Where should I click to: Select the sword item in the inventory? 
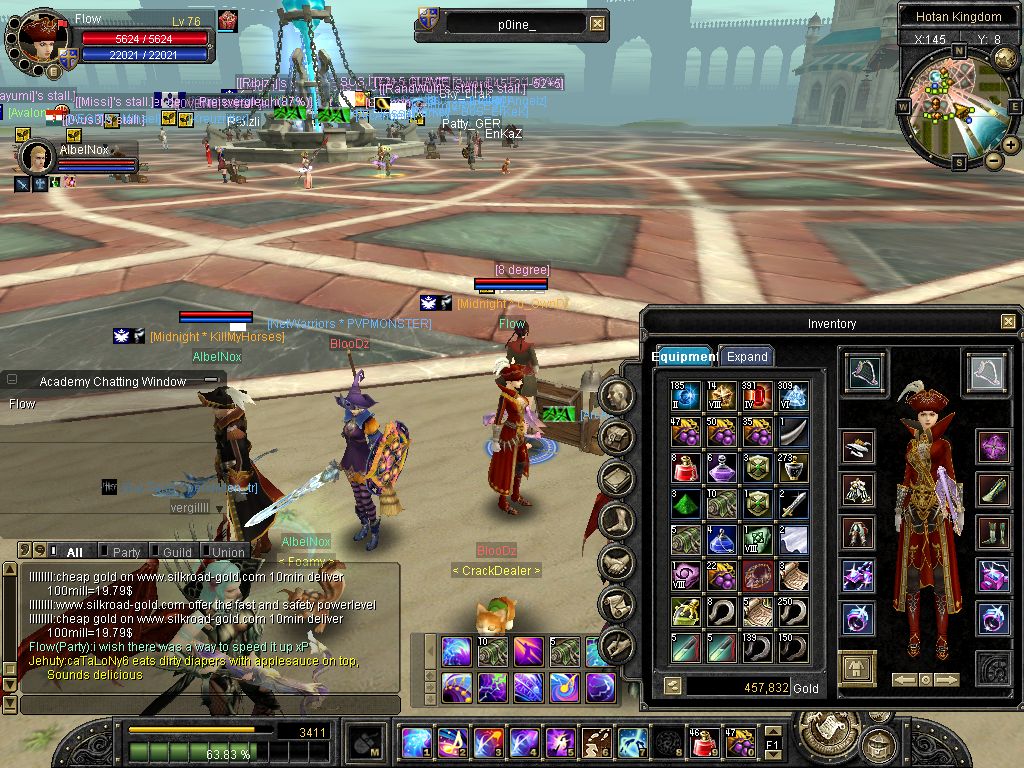(792, 503)
